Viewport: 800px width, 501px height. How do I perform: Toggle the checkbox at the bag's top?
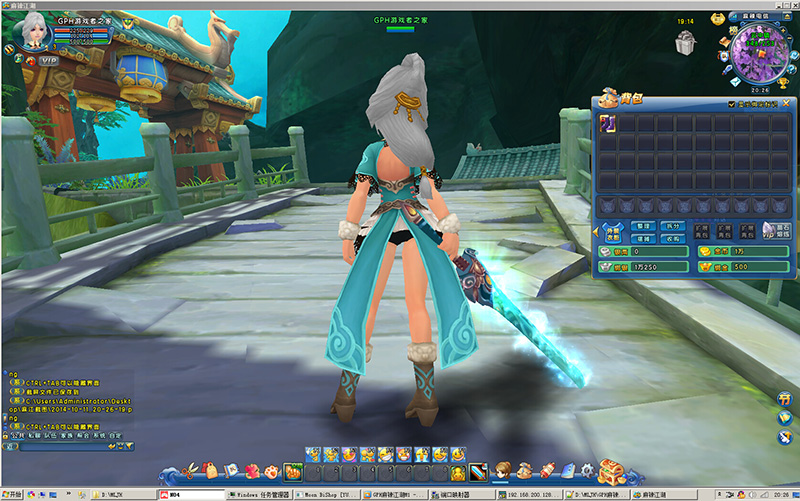coord(731,103)
